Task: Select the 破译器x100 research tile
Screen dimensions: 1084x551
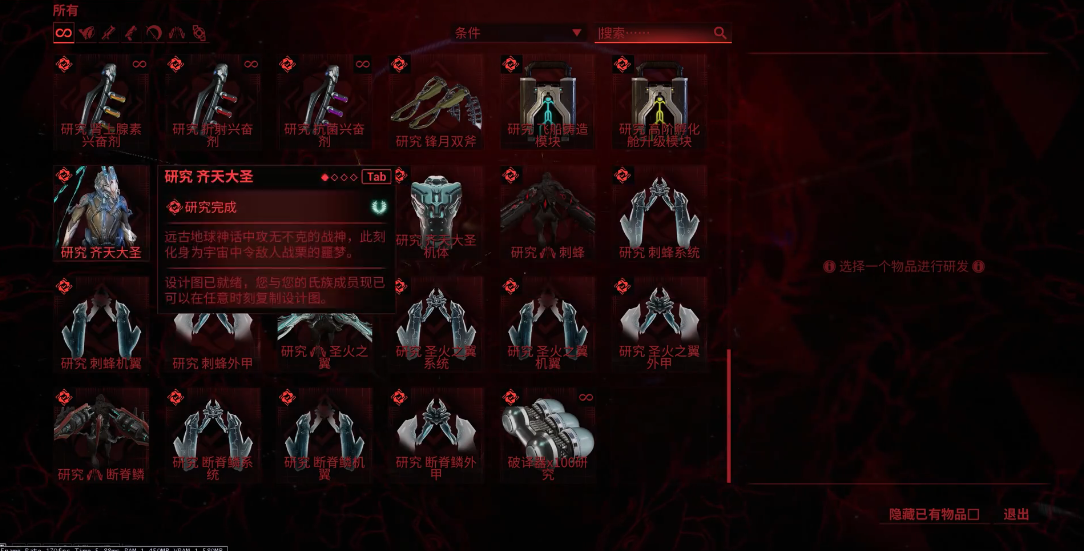Action: click(x=548, y=435)
